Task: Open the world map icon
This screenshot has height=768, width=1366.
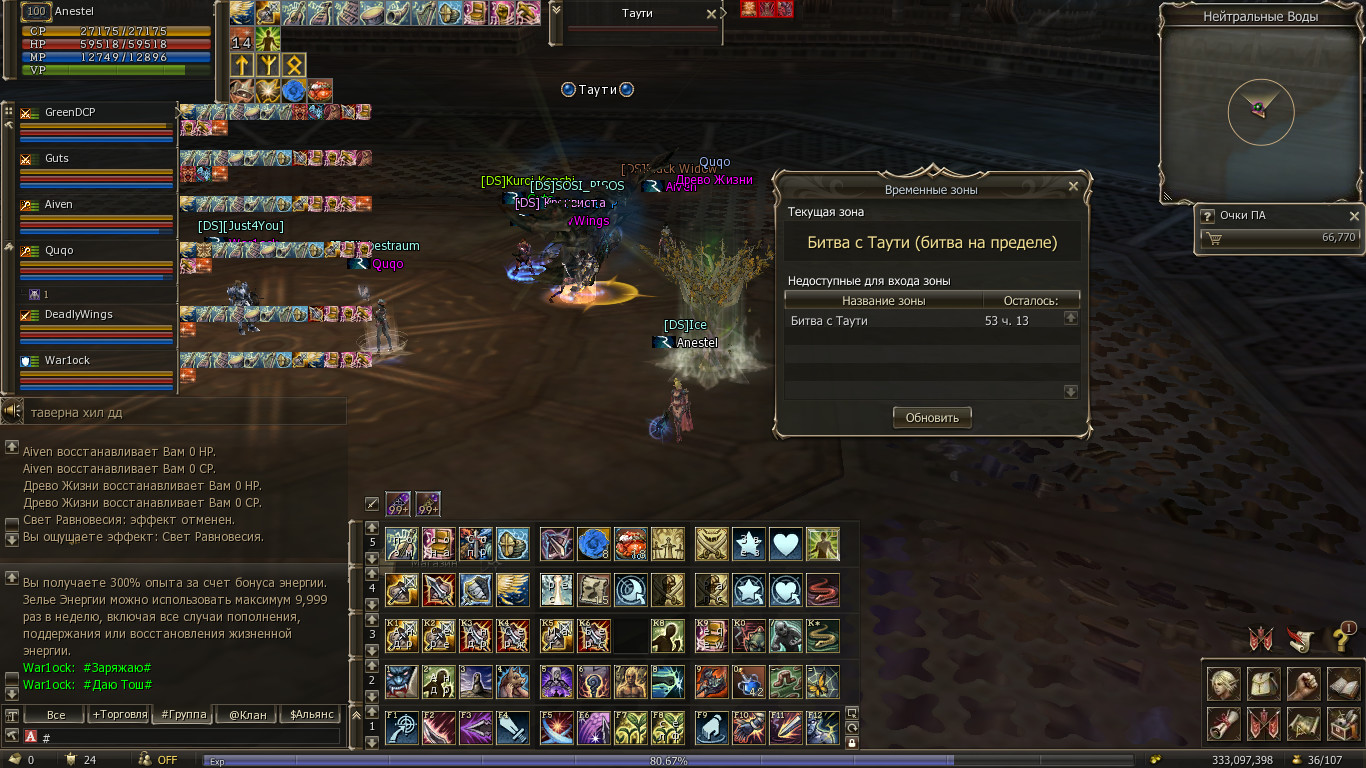Action: click(x=1302, y=723)
